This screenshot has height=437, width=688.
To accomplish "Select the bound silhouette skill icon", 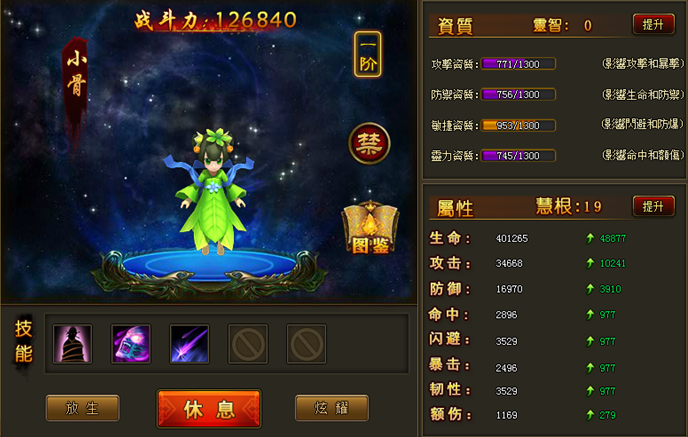I will tap(72, 344).
